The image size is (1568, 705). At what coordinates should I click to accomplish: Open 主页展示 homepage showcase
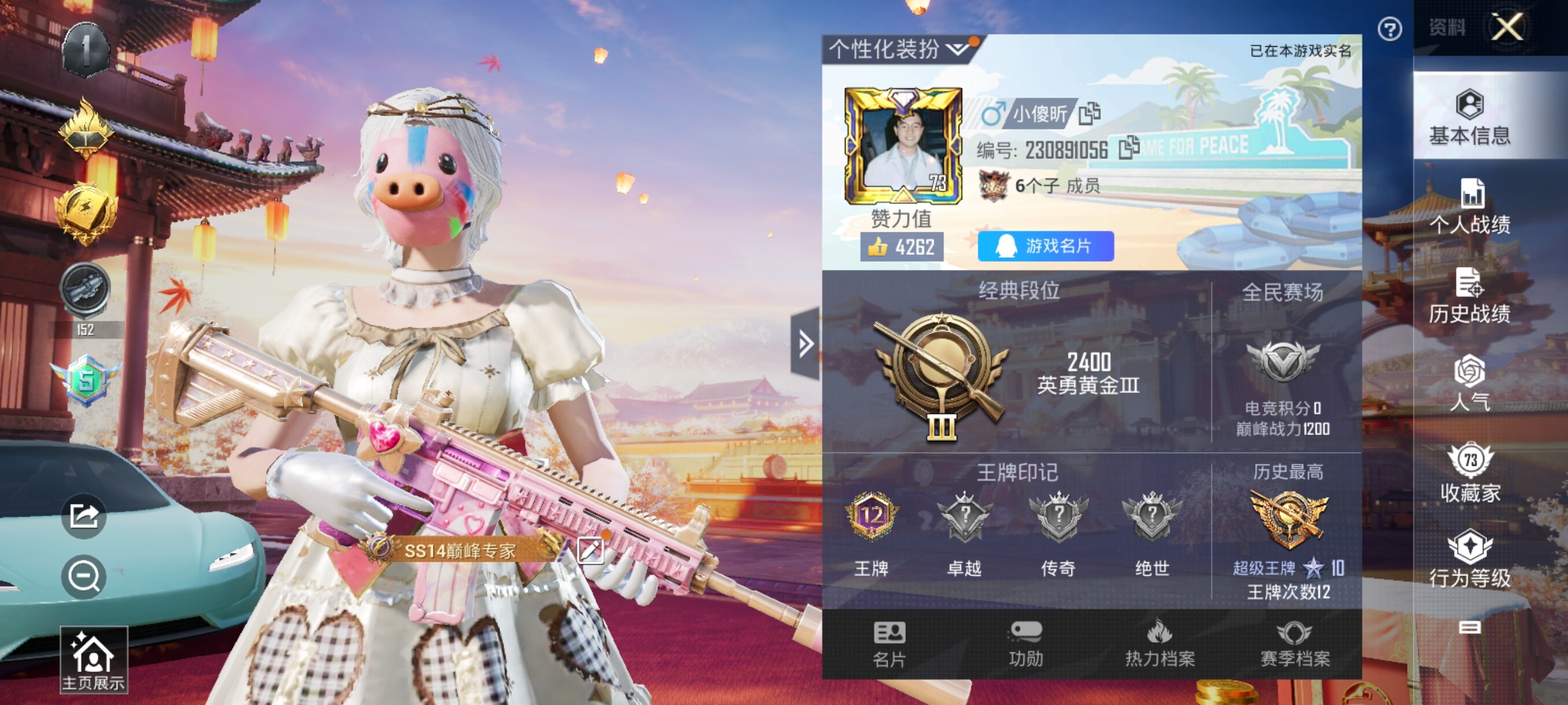click(x=93, y=660)
